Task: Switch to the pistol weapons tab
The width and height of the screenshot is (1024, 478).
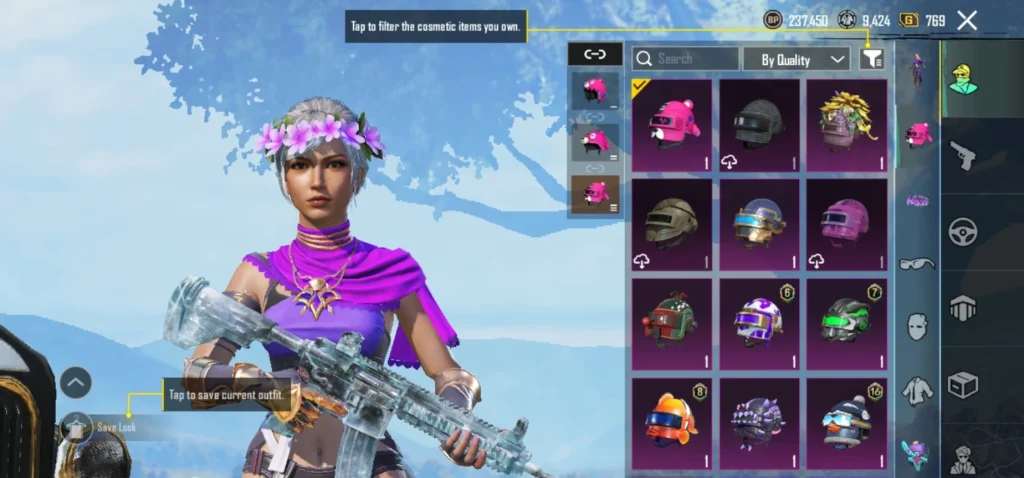Action: pyautogui.click(x=963, y=154)
